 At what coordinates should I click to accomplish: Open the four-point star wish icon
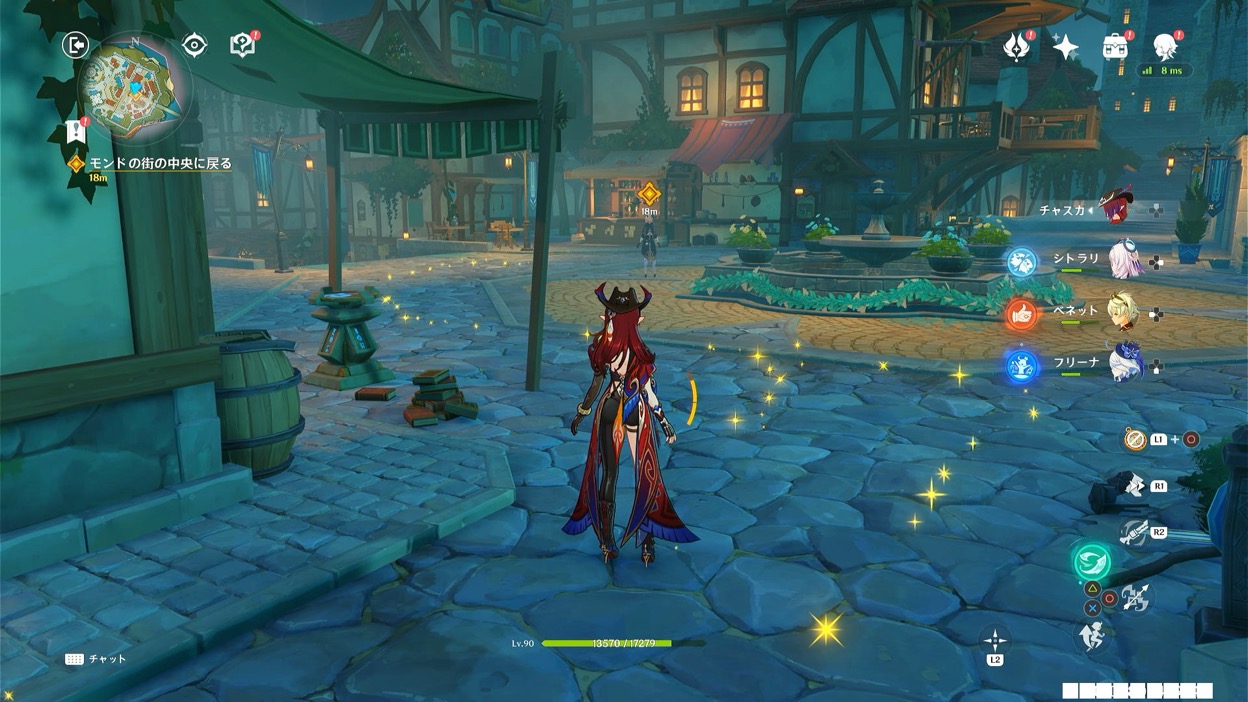point(1066,47)
